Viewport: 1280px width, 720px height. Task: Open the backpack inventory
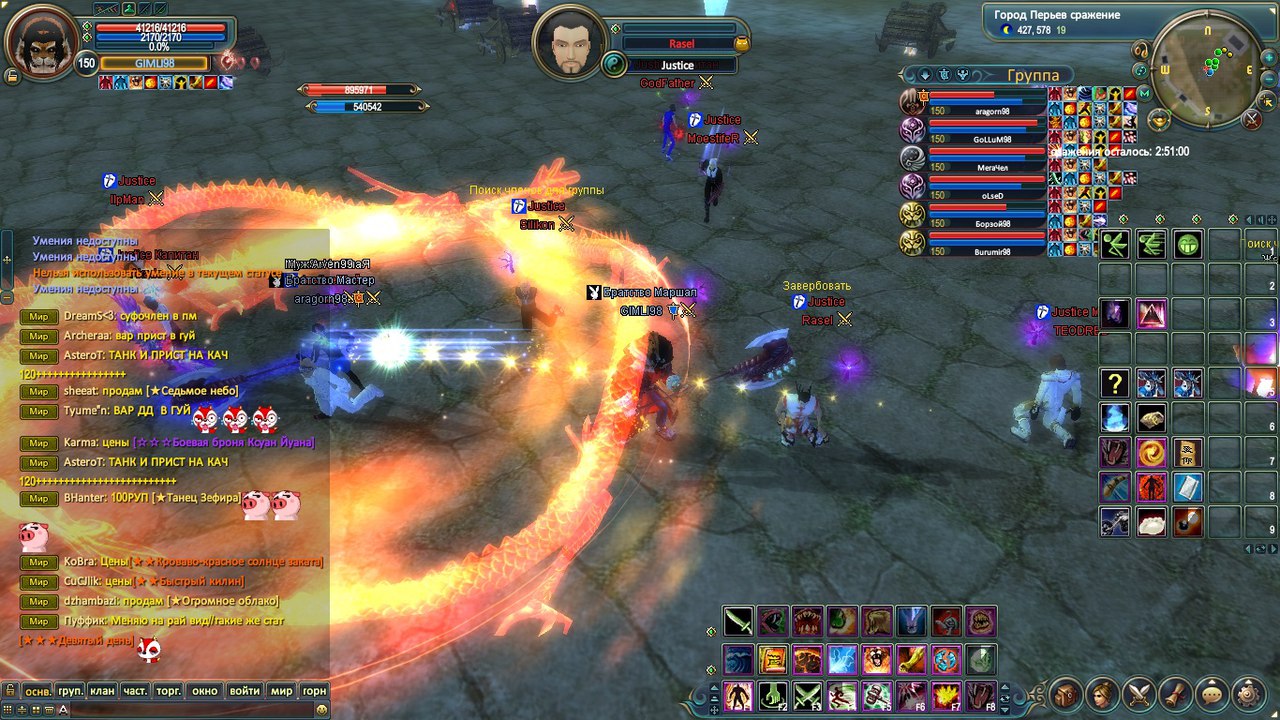[1066, 692]
